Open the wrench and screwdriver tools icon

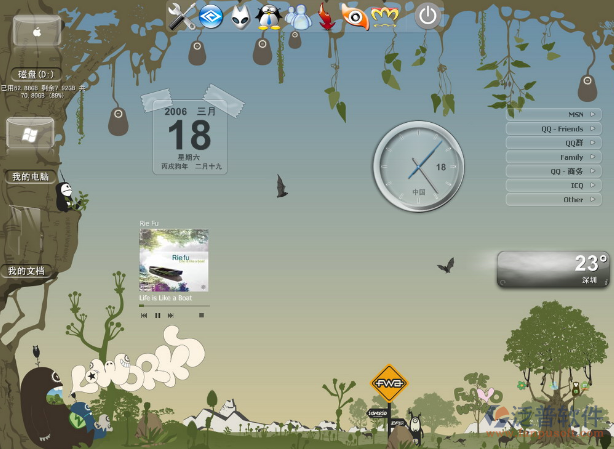pos(182,15)
